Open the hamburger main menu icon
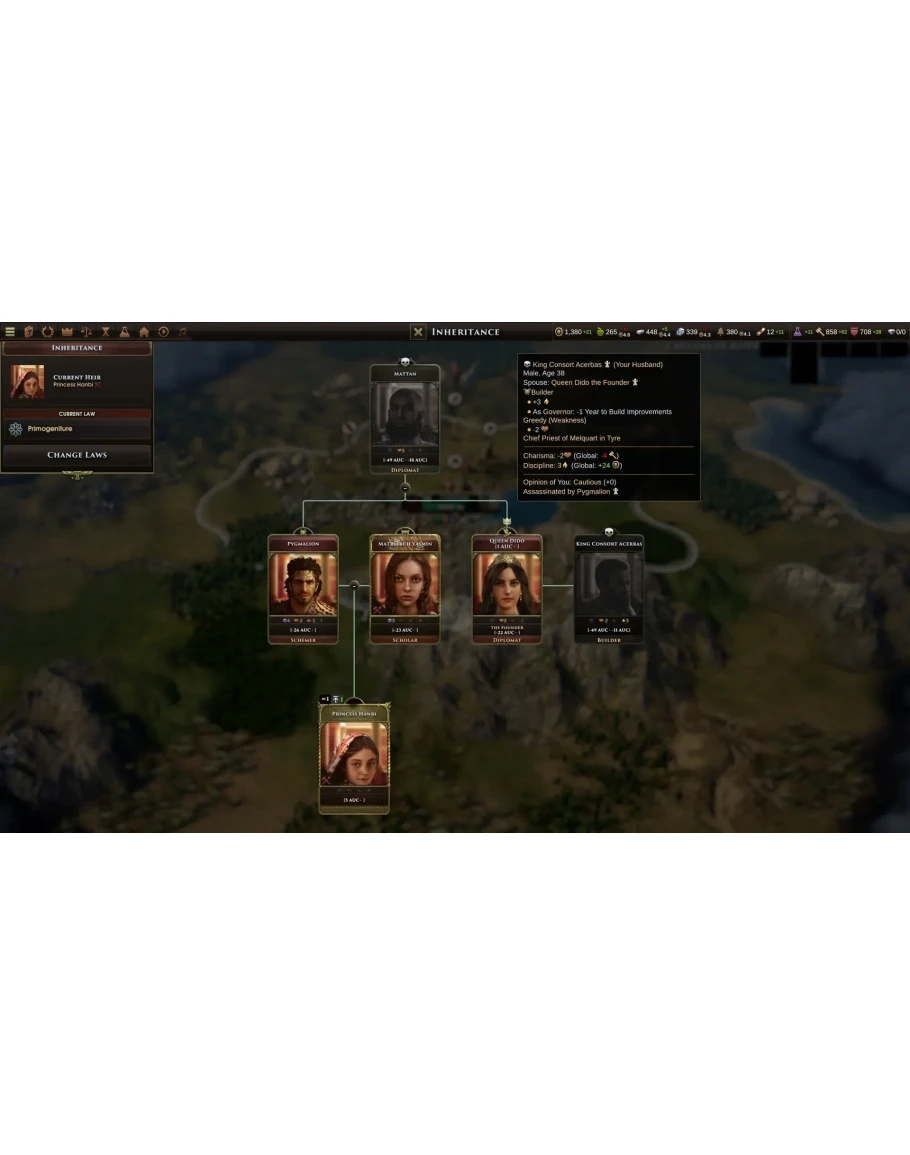The width and height of the screenshot is (910, 1155). click(x=10, y=332)
